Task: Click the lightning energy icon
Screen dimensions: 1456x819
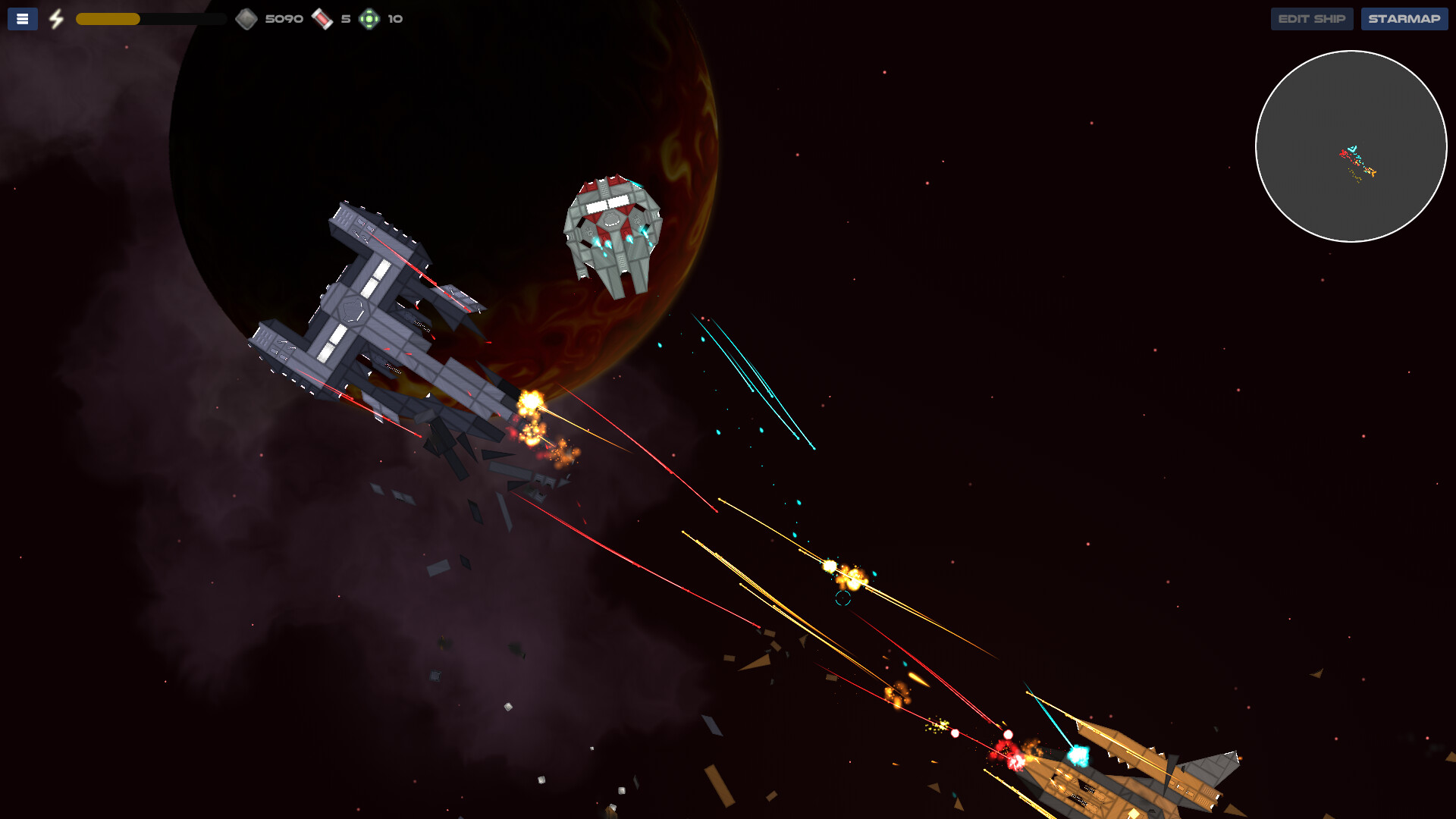Action: pos(55,18)
